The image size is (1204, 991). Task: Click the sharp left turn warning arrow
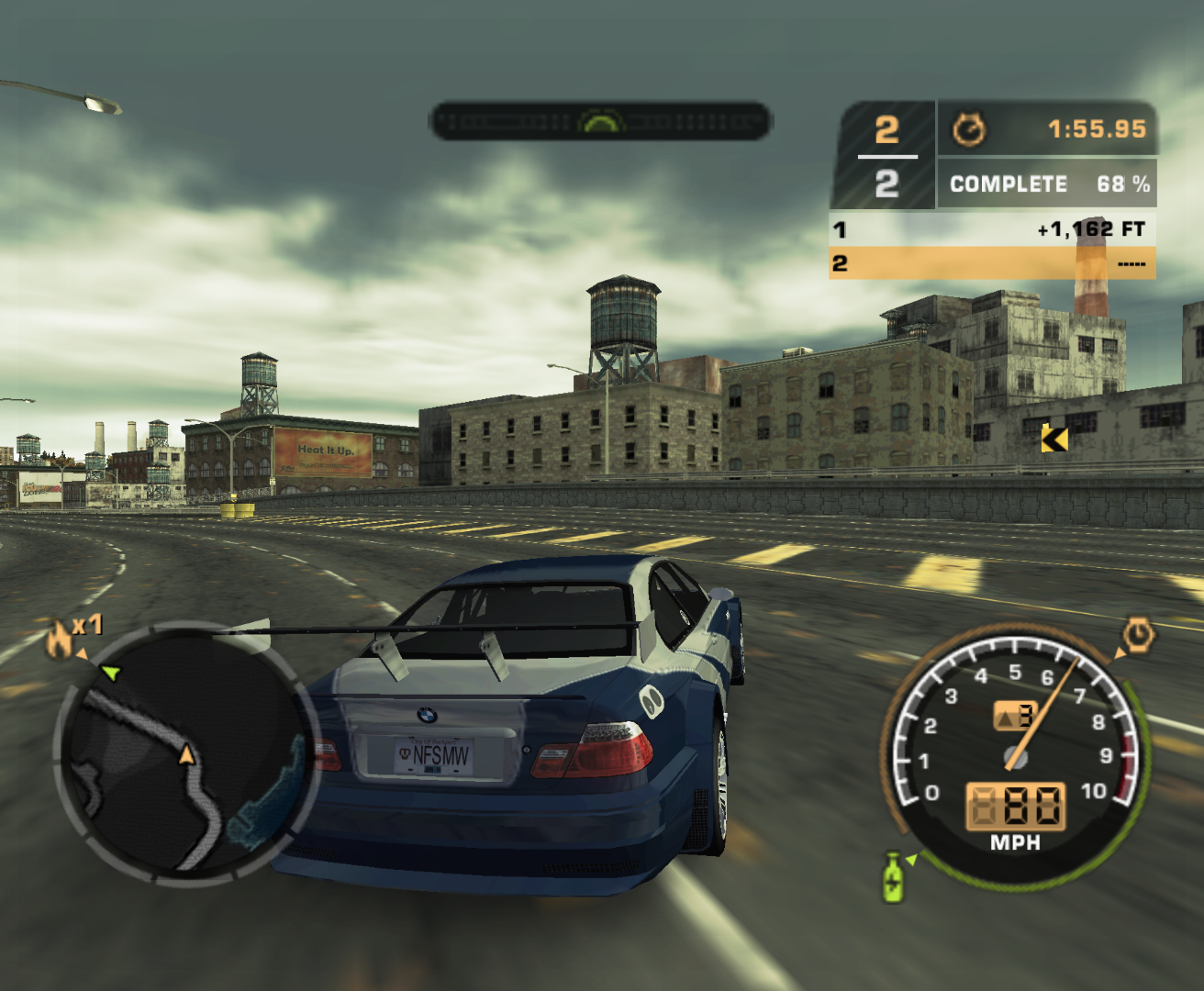click(x=1053, y=438)
